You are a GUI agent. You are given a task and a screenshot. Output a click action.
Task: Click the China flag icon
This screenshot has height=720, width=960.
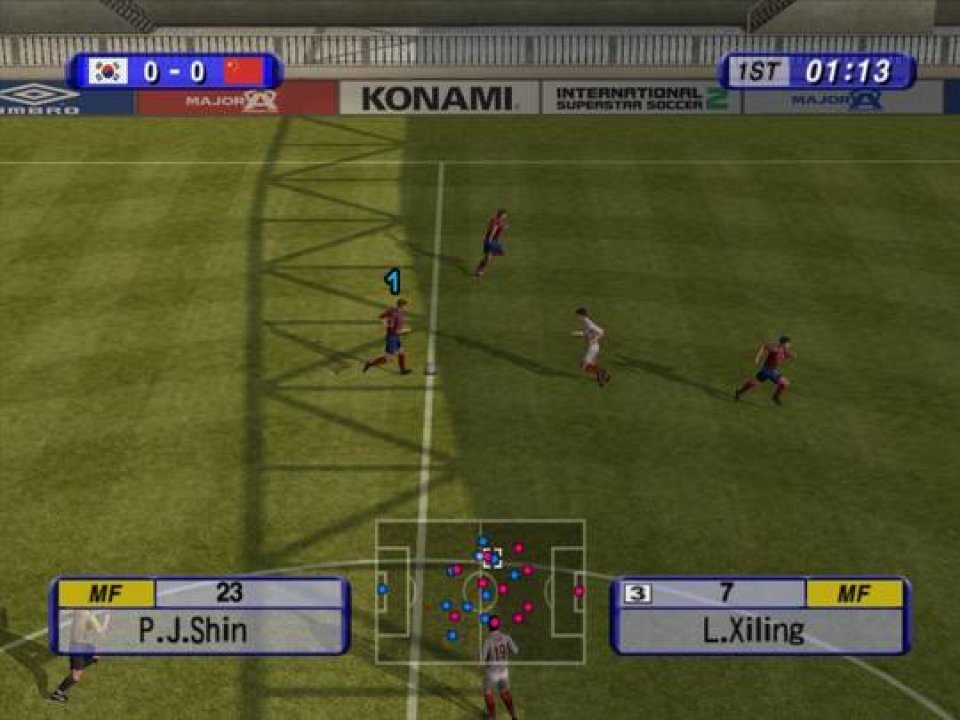click(x=244, y=72)
